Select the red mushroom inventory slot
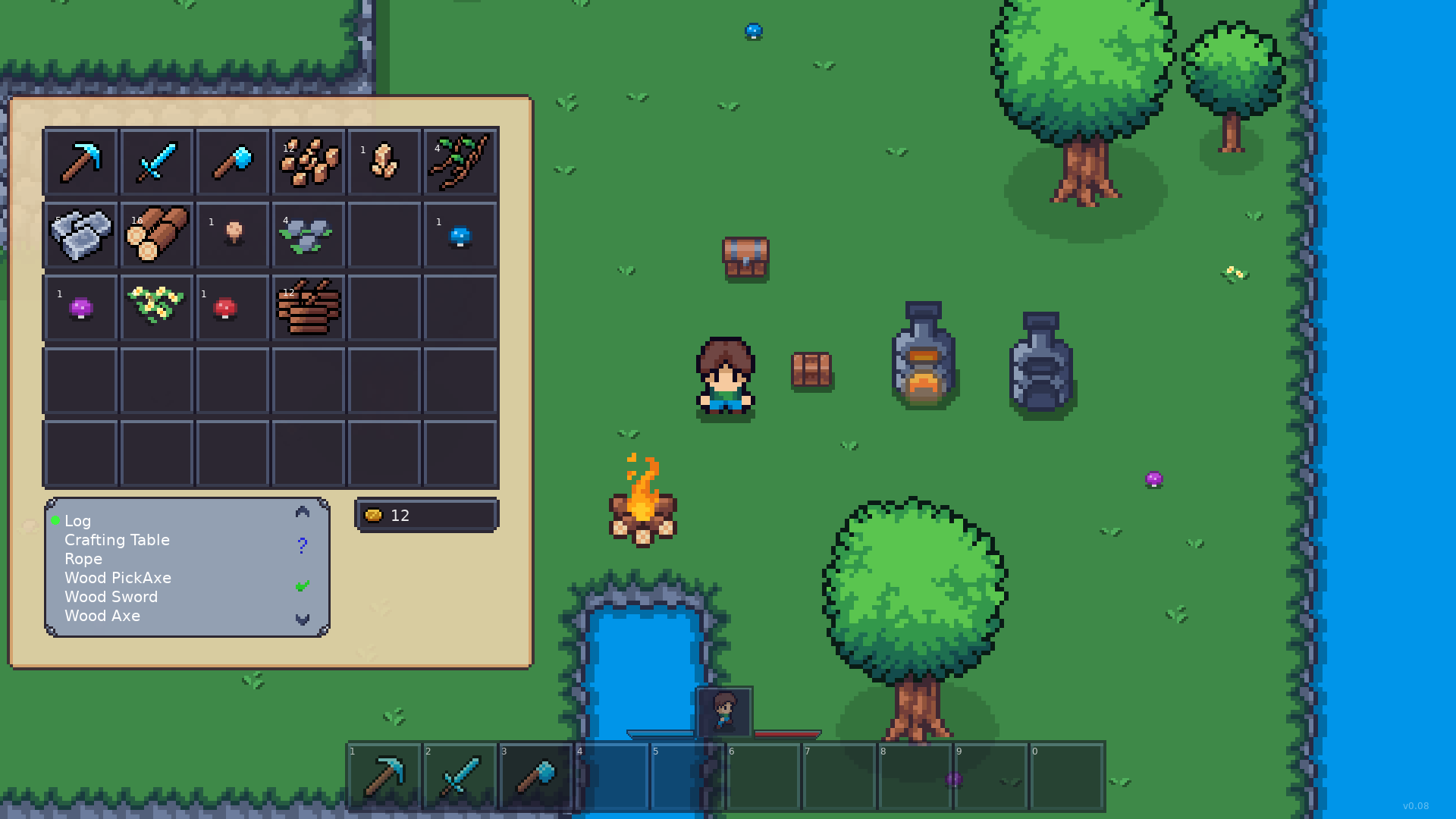1456x819 pixels. click(x=233, y=308)
